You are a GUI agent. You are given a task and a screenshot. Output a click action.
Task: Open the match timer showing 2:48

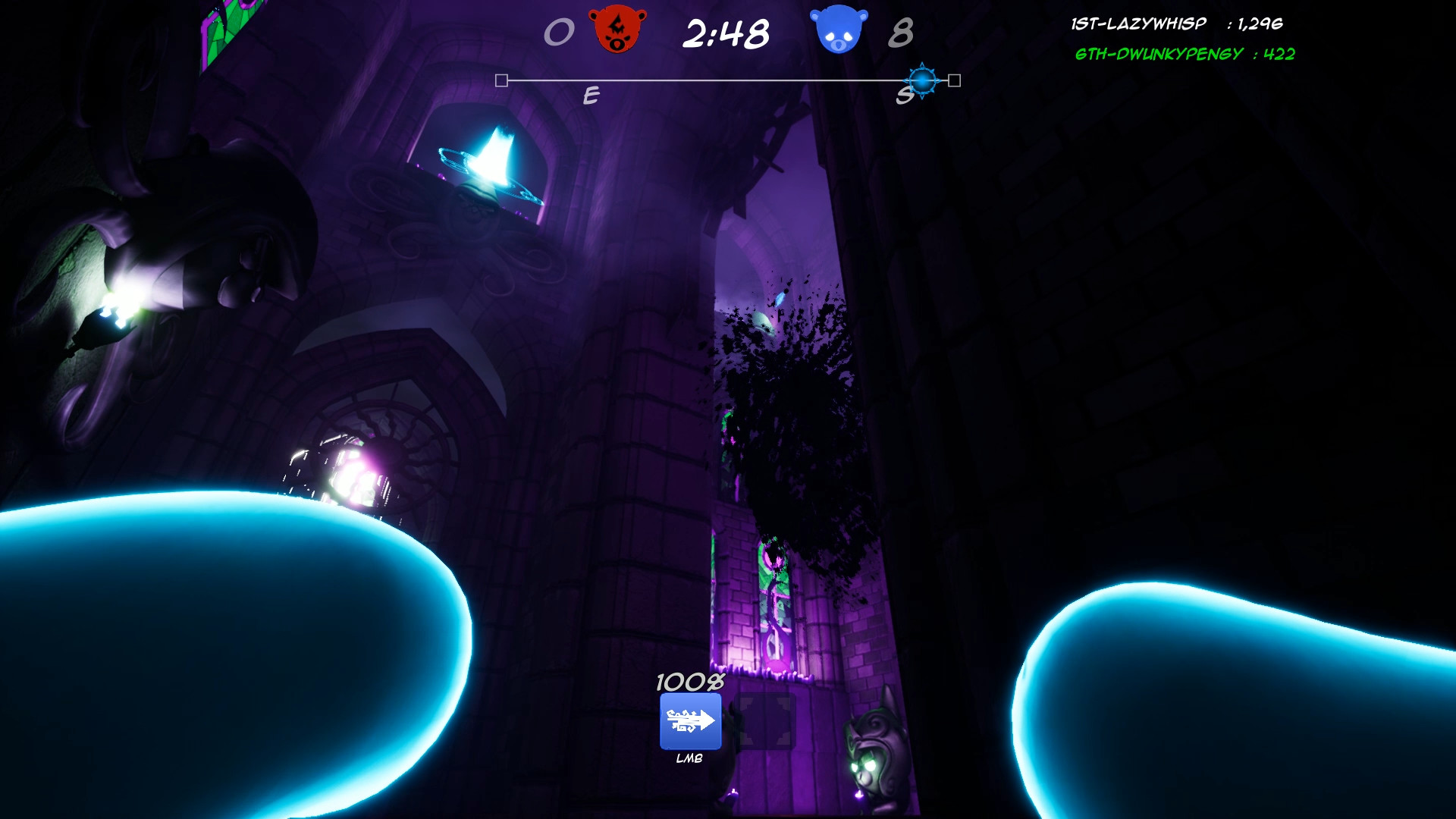[x=726, y=32]
